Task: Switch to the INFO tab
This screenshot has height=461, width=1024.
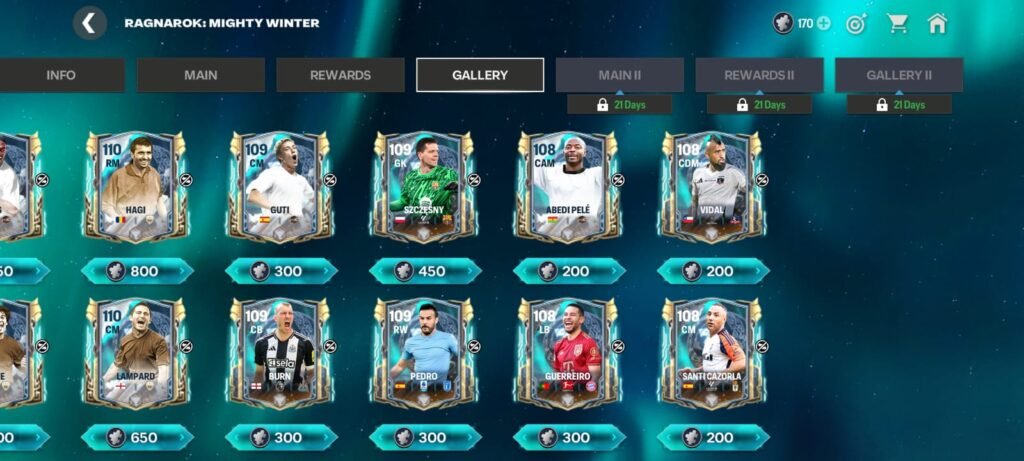Action: (x=61, y=75)
